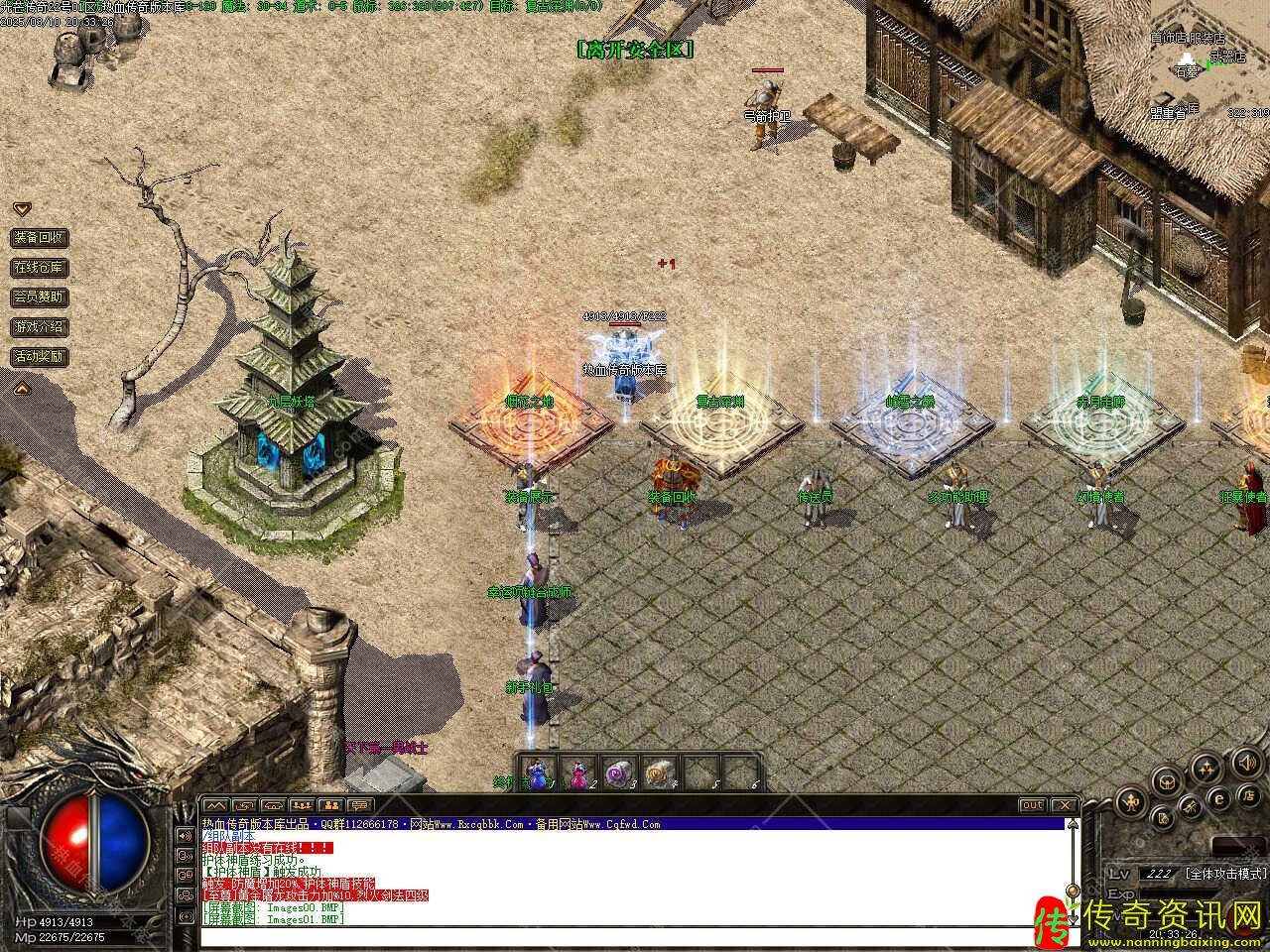Image resolution: width=1270 pixels, height=952 pixels.
Task: Collapse side menu with the down arrow
Action: click(21, 209)
